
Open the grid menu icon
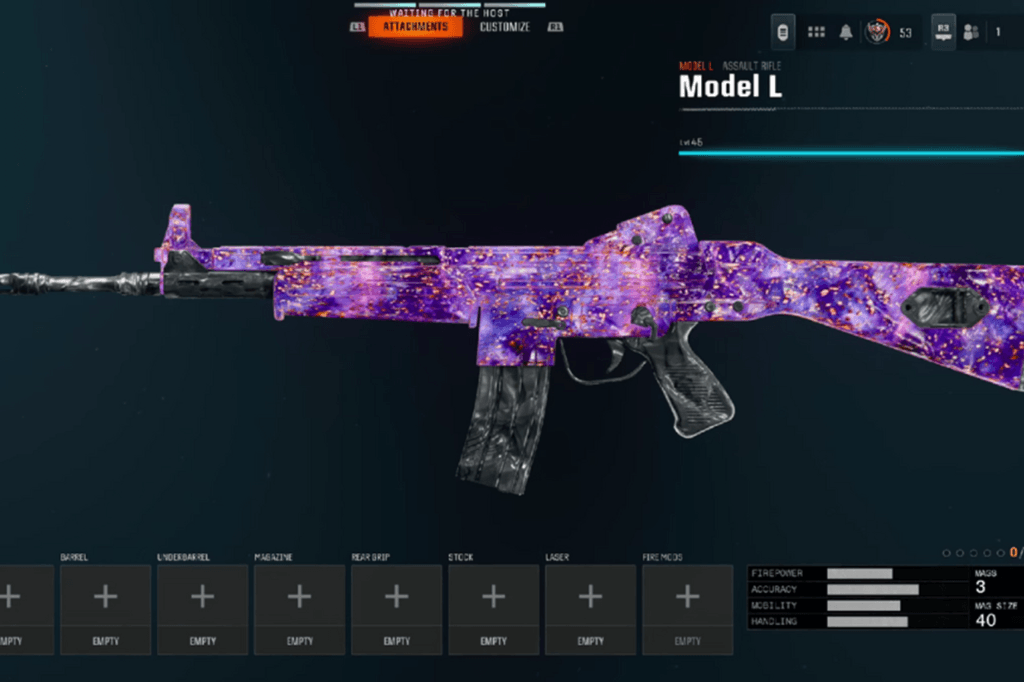click(816, 32)
